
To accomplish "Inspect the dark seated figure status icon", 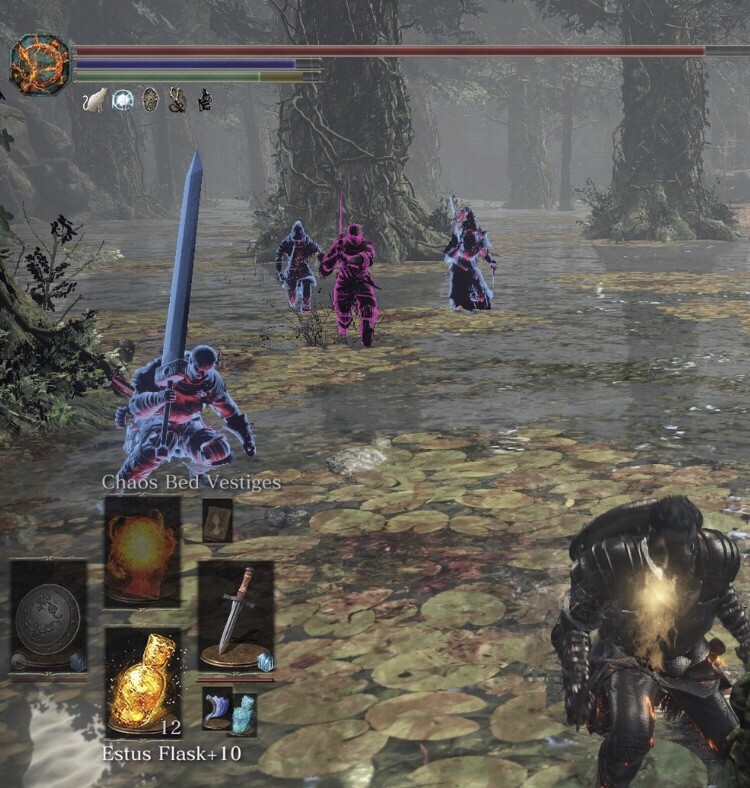I will click(x=204, y=99).
